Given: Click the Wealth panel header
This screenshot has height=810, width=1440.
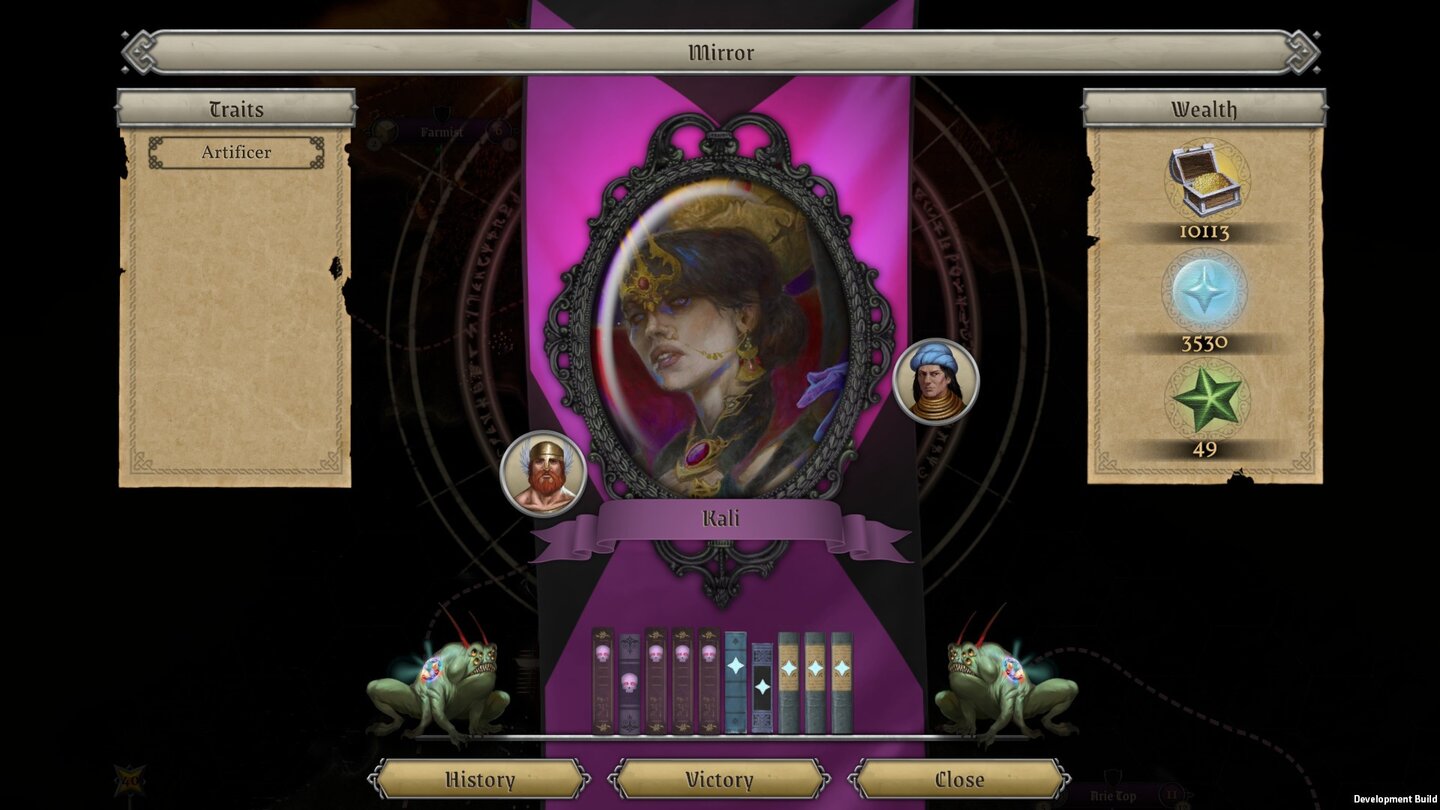Looking at the screenshot, I should point(1204,110).
